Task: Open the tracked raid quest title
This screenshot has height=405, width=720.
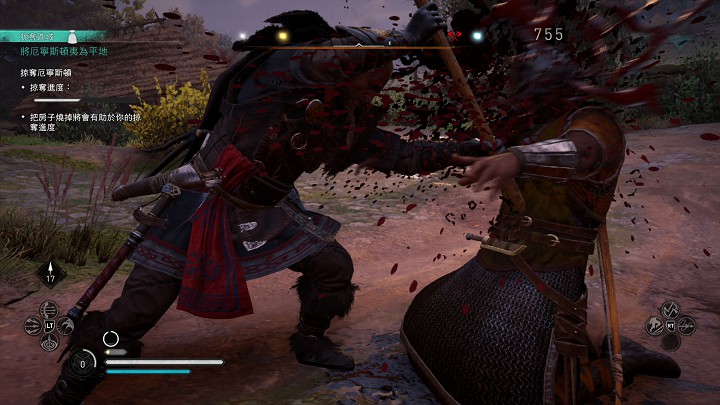Action: [x=60, y=50]
